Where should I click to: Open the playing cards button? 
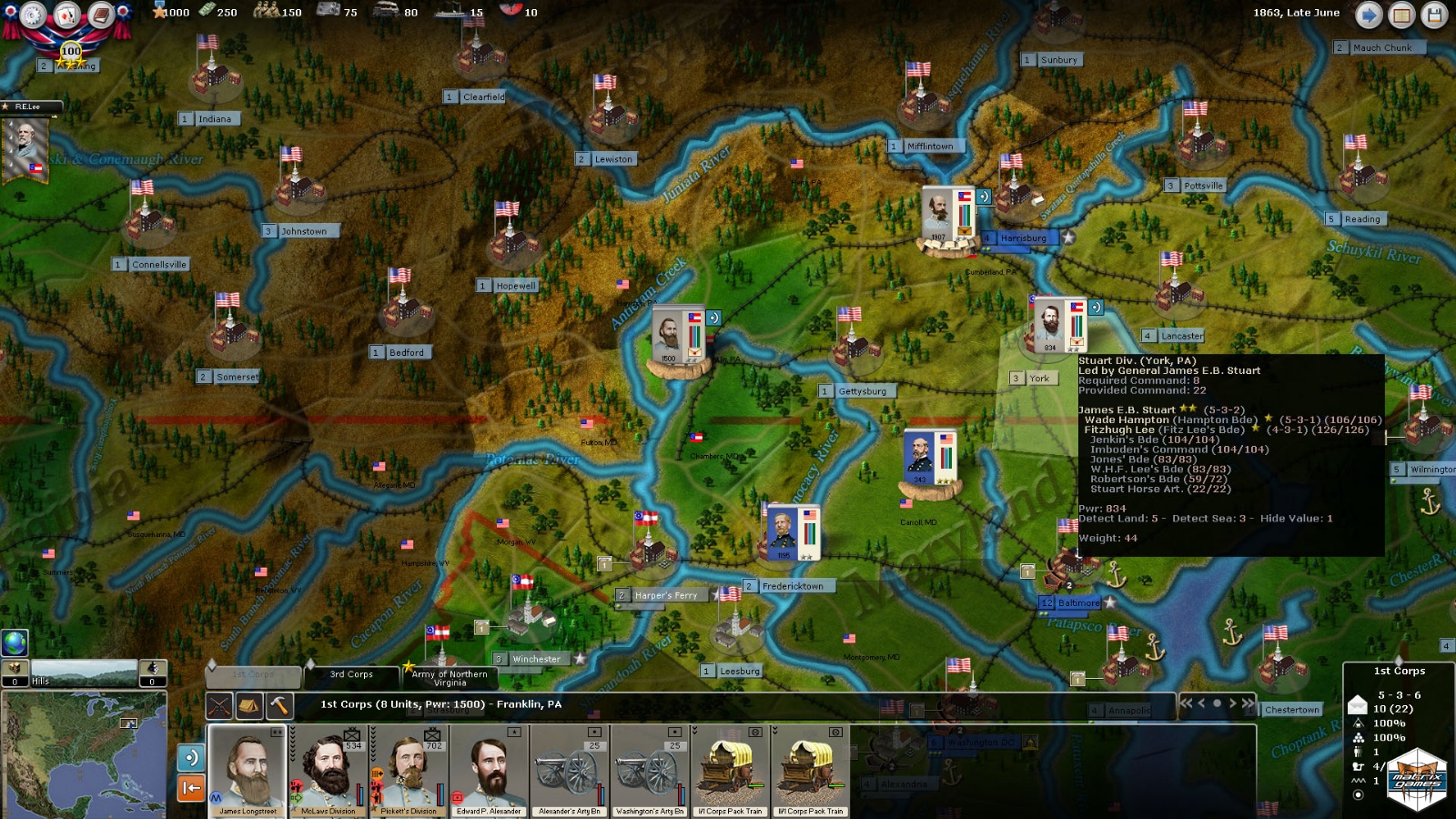point(67,15)
